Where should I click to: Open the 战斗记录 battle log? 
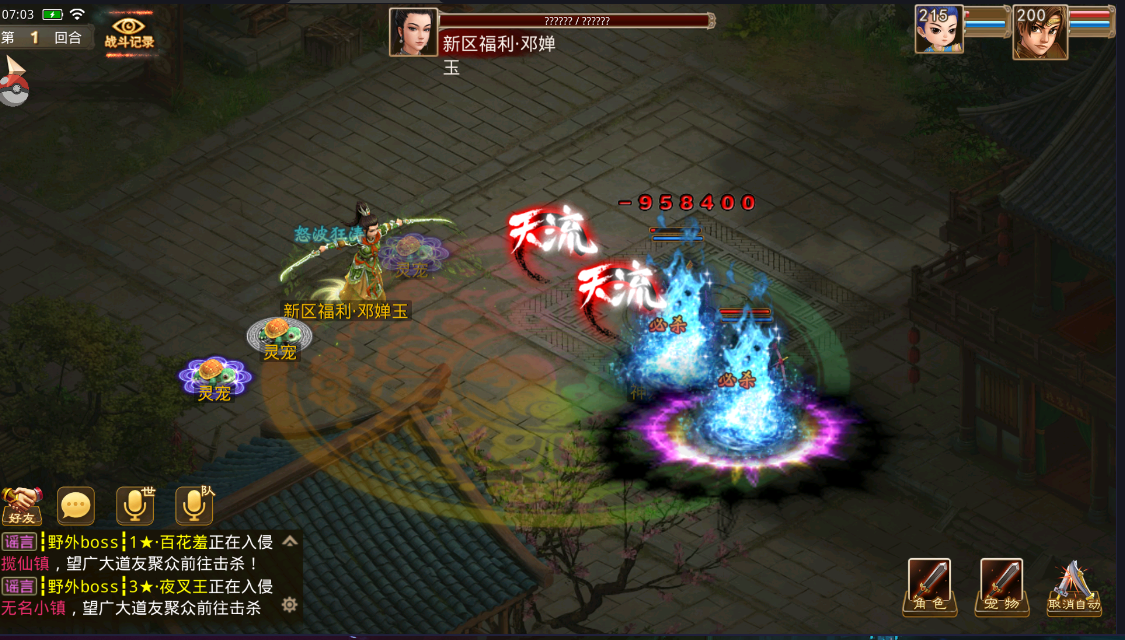click(x=129, y=31)
